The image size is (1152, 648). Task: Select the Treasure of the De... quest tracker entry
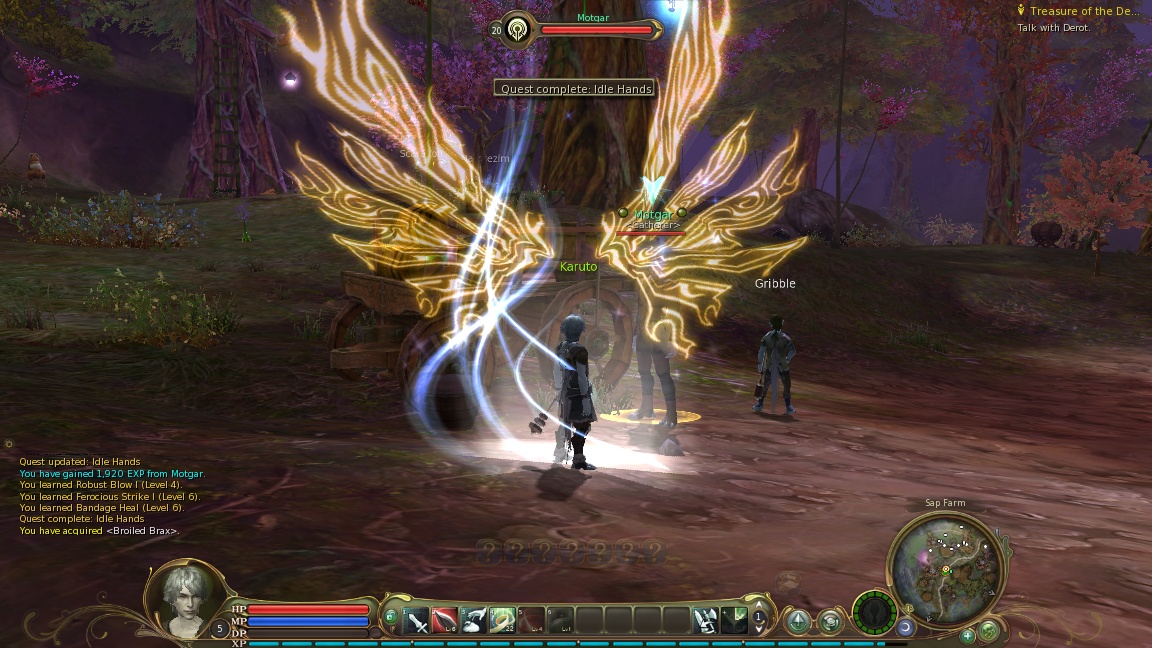coord(1084,11)
